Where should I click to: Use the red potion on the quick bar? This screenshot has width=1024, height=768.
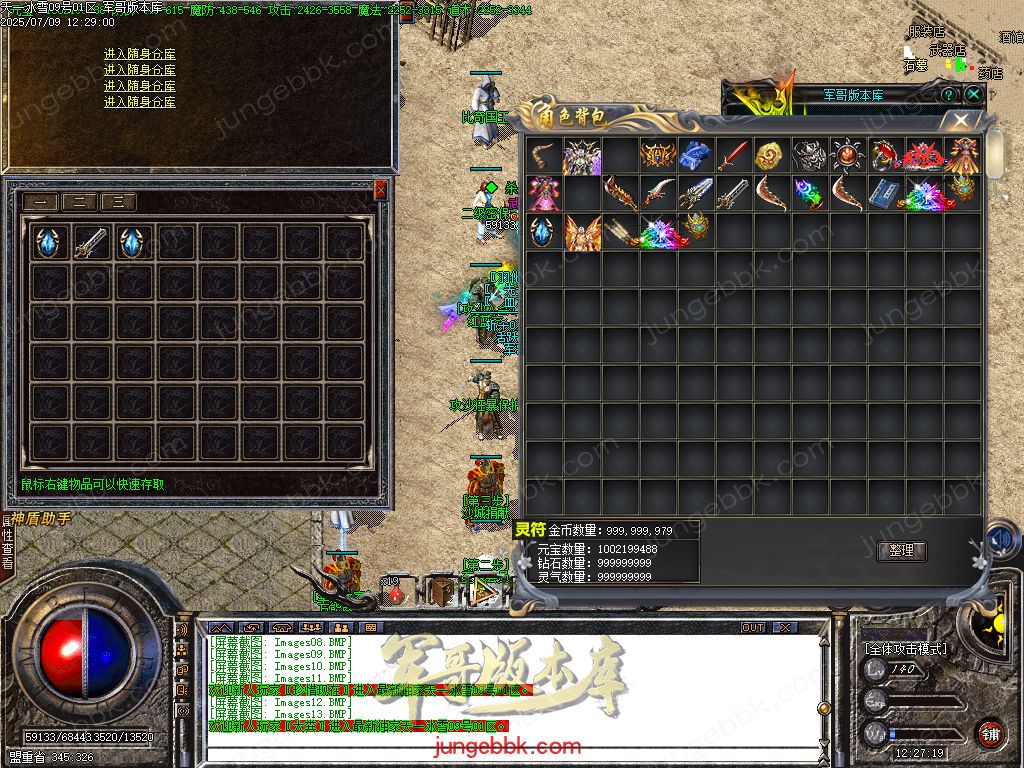click(396, 593)
